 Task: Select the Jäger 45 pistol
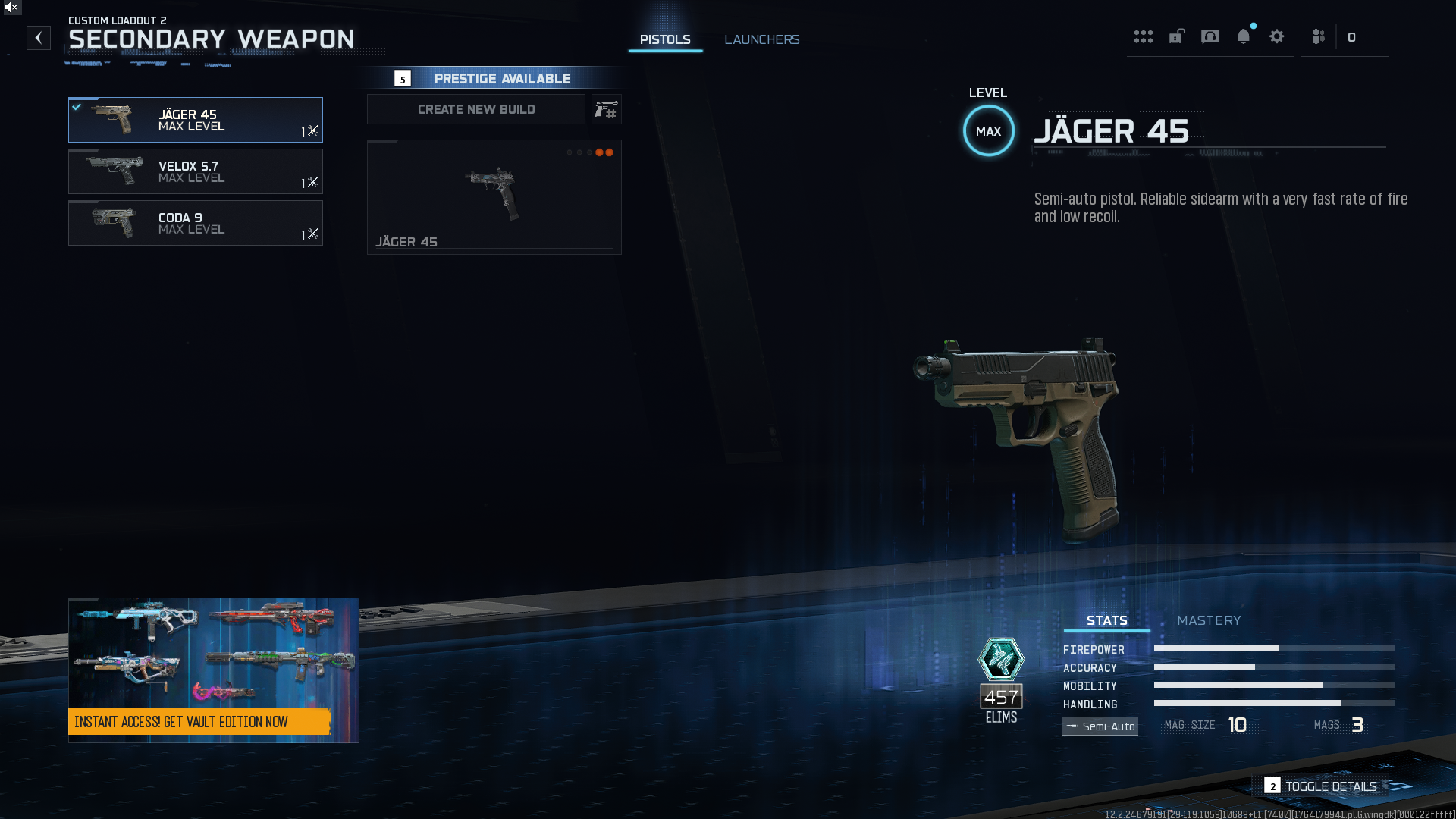pyautogui.click(x=196, y=120)
